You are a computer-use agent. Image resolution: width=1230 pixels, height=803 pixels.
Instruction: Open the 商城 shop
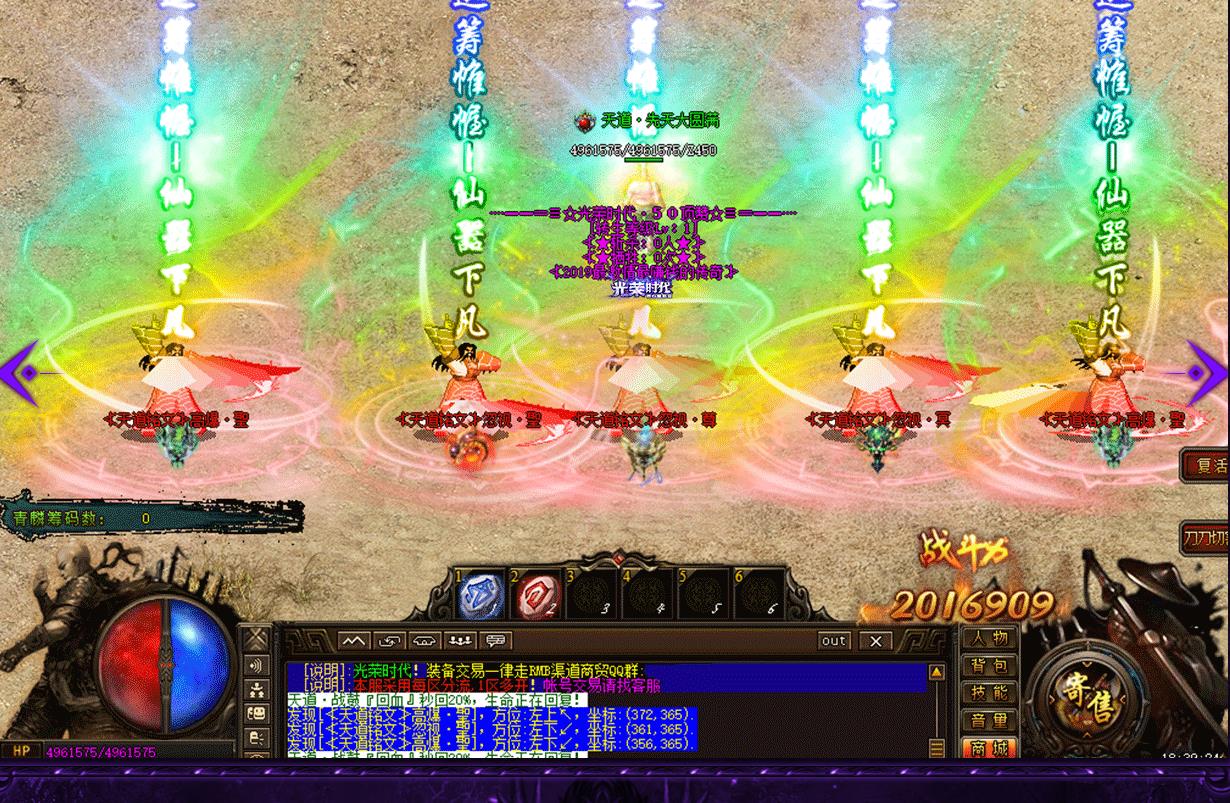click(988, 746)
